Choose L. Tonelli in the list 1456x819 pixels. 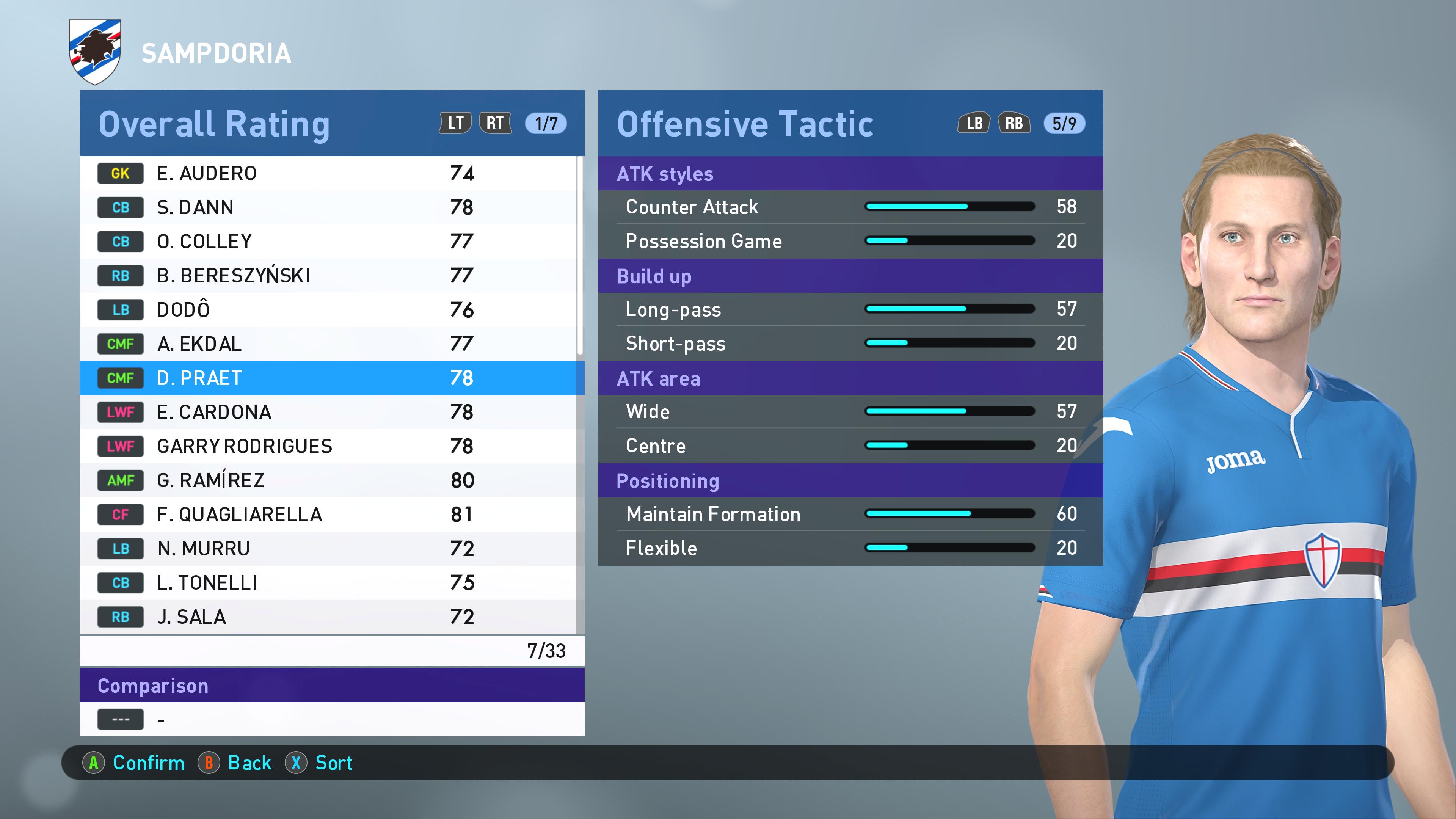[x=328, y=583]
